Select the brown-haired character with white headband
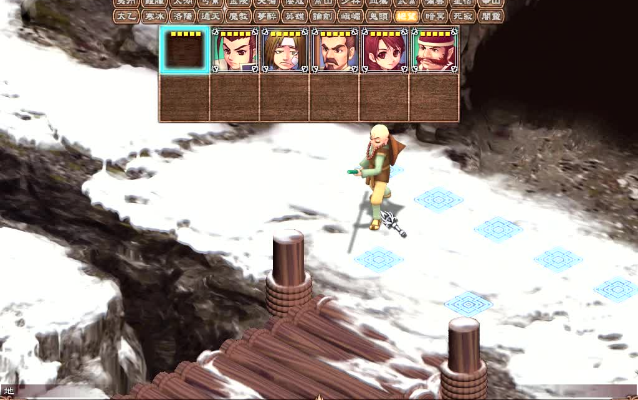 (284, 50)
